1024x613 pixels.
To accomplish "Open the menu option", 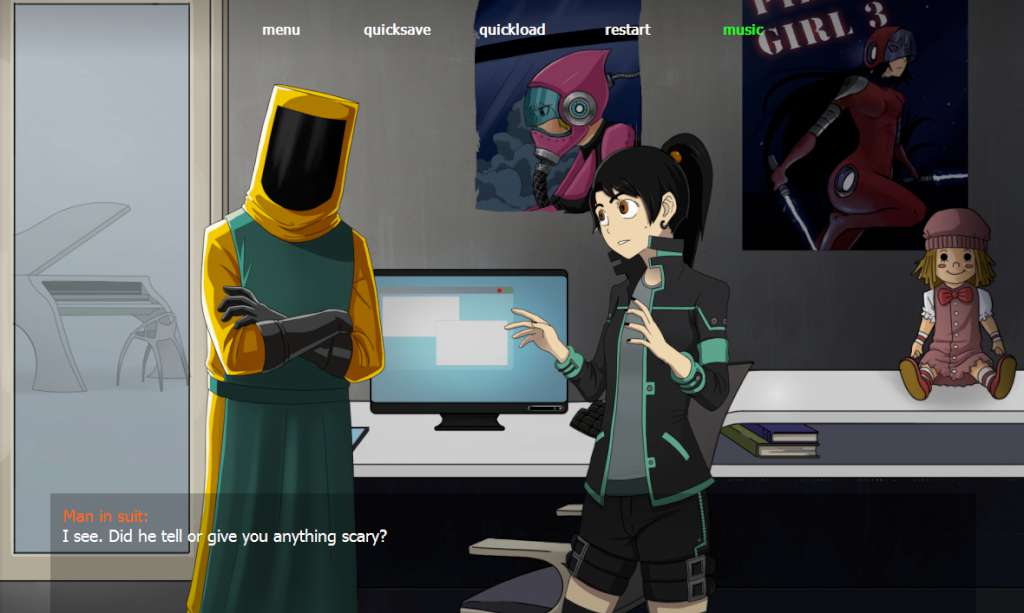I will [x=281, y=30].
